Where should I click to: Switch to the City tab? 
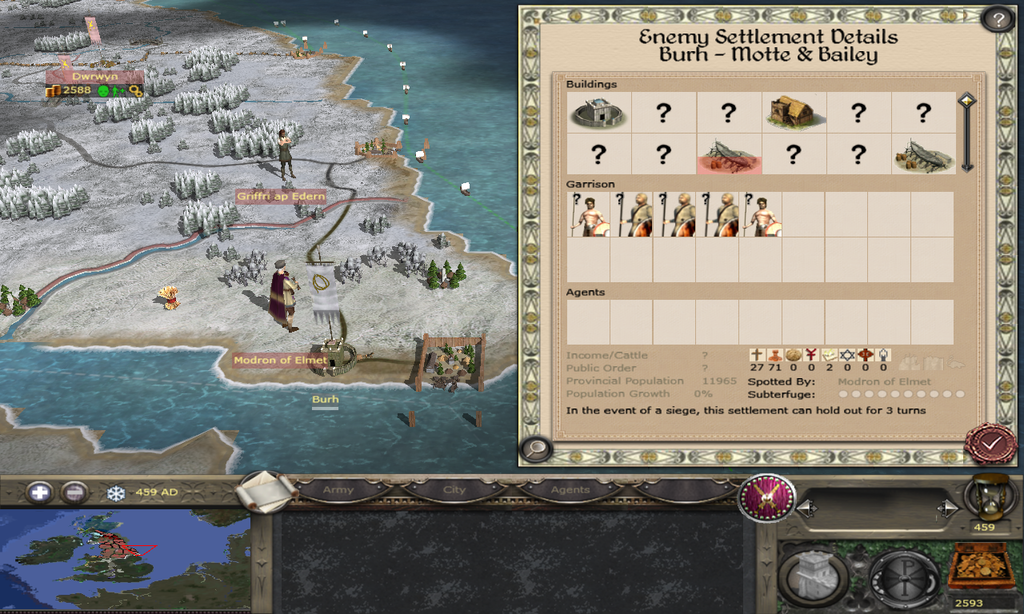(x=455, y=490)
